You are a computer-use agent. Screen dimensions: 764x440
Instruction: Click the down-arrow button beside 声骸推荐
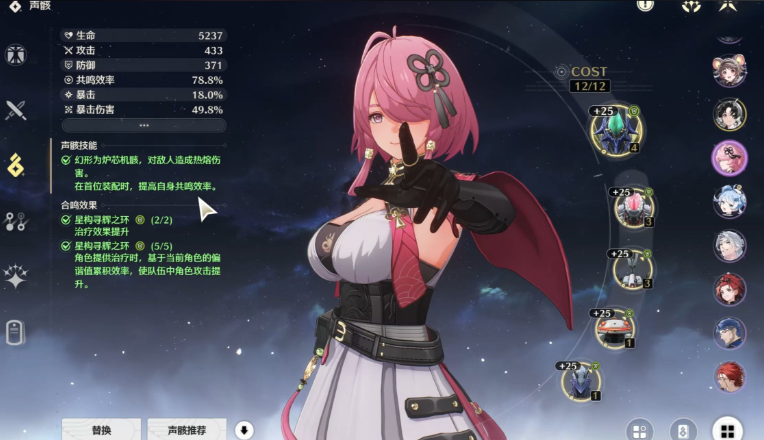pyautogui.click(x=245, y=430)
